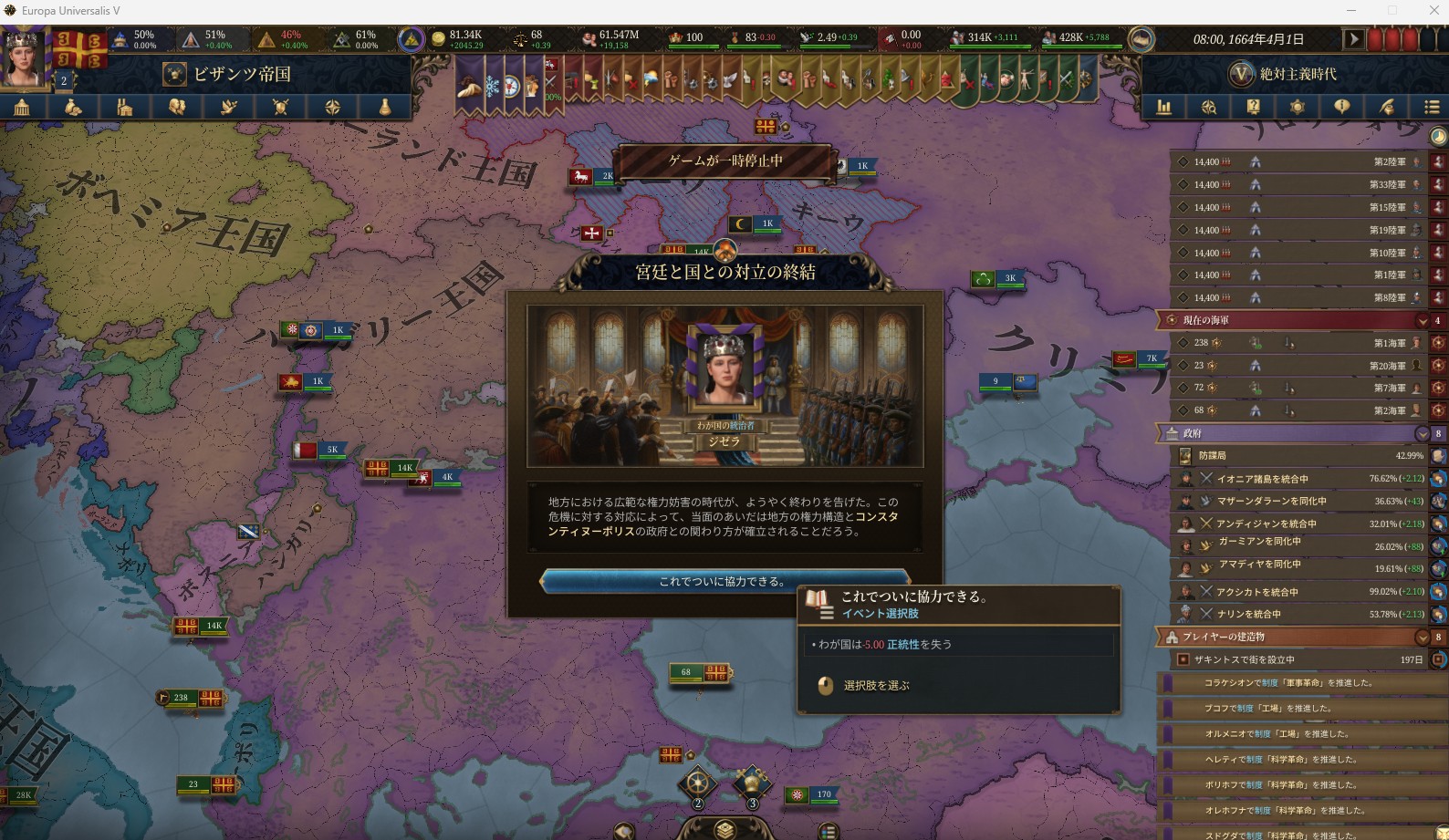Open the アクシカトを統合中 entry
This screenshot has width=1449, height=840.
pos(1296,592)
